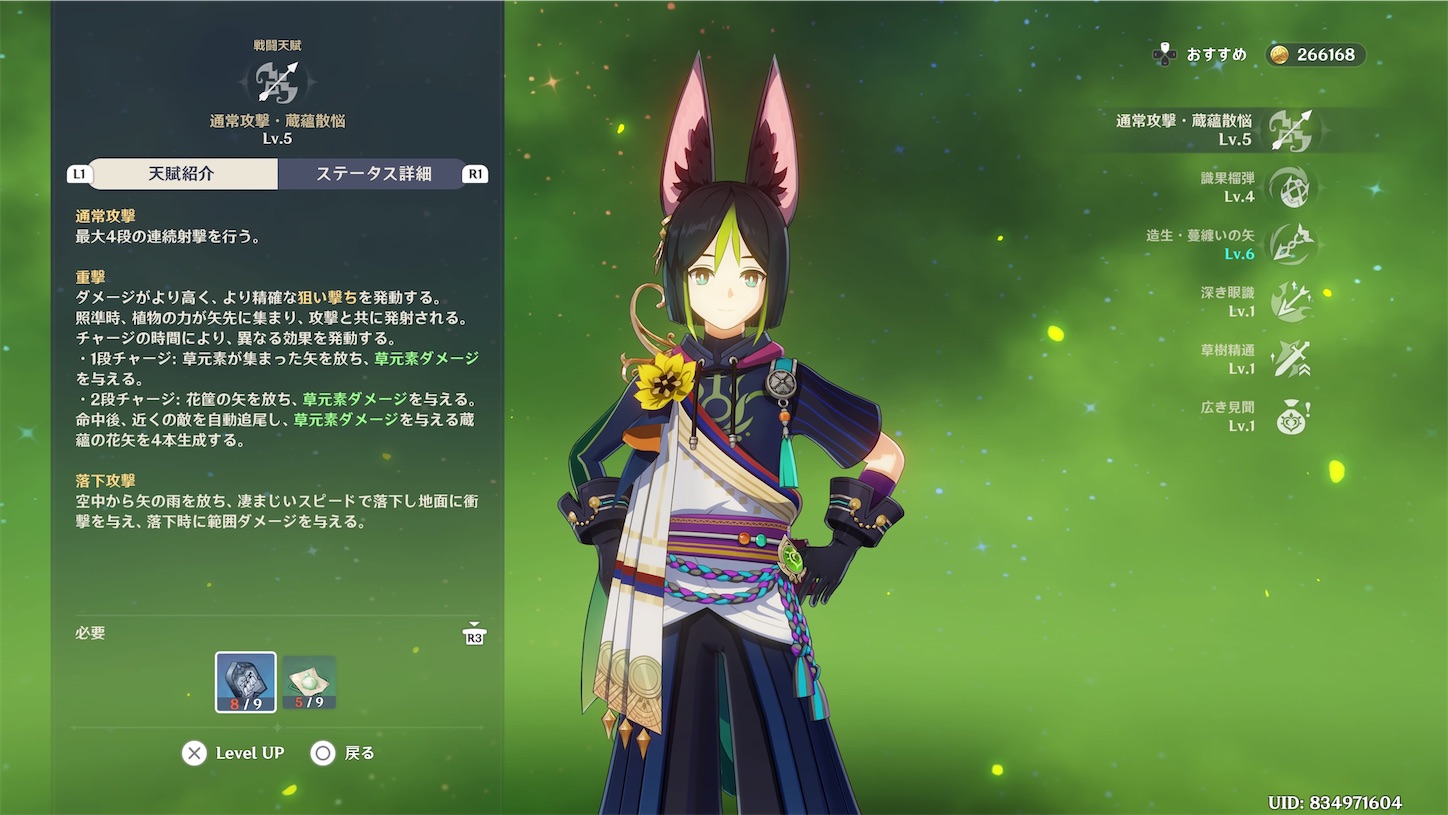1448x815 pixels.
Task: Switch to the 天賦紹介 tab
Action: [x=181, y=173]
